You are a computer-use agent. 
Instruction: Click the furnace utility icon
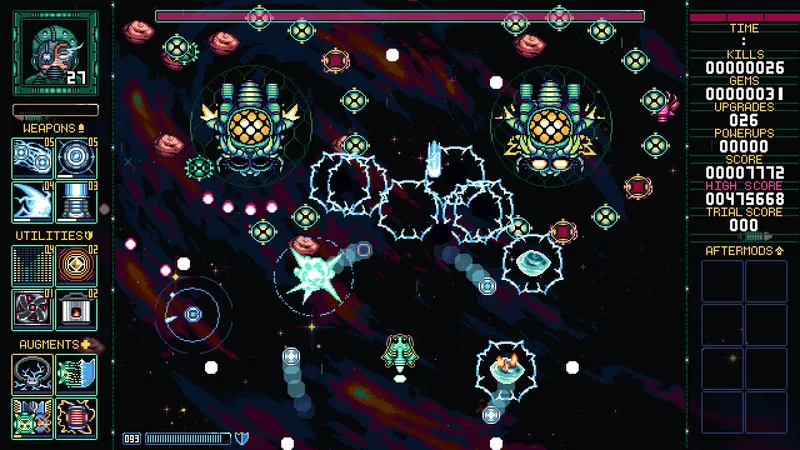[76, 308]
